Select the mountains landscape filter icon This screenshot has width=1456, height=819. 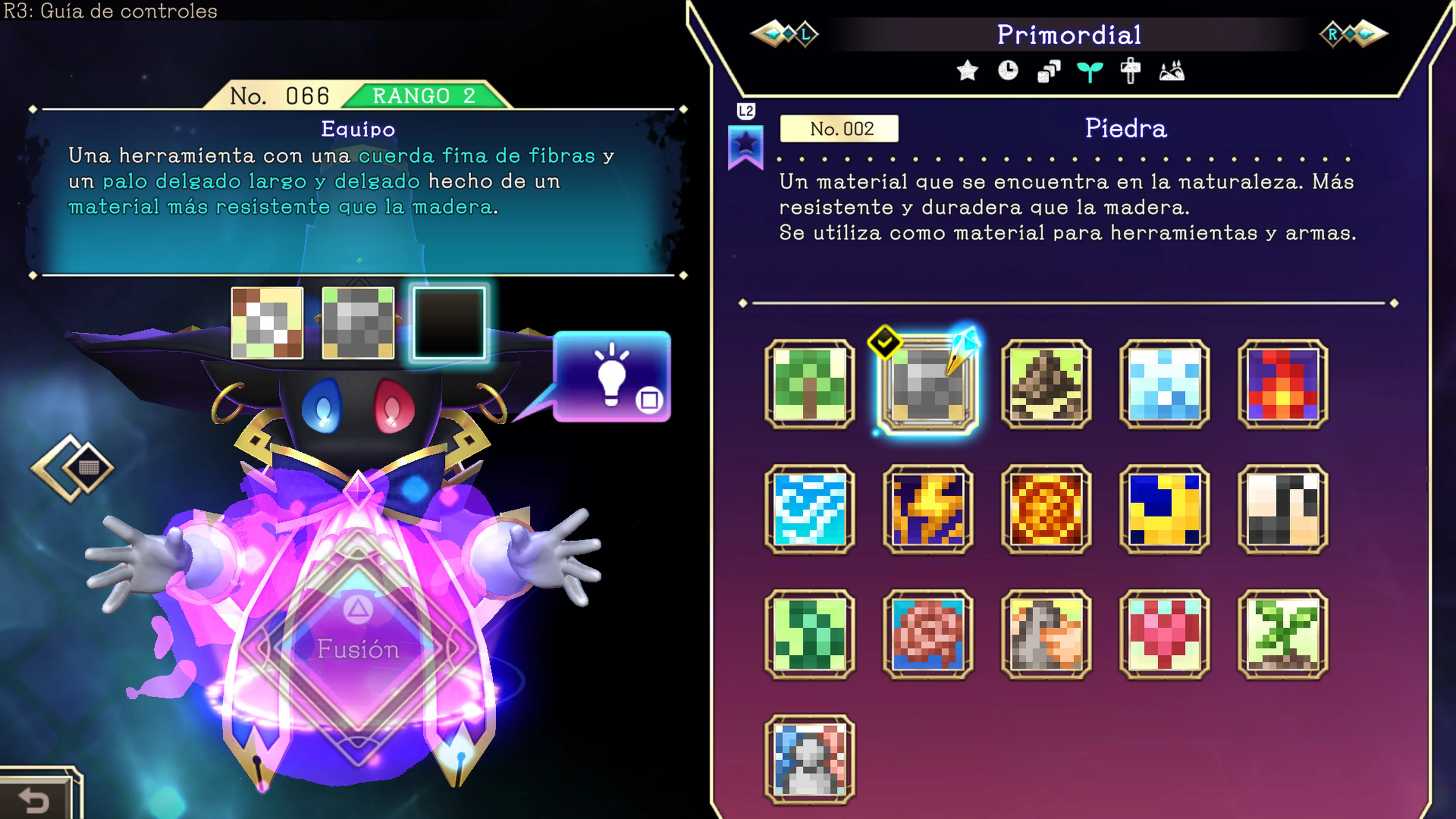pos(1173,71)
